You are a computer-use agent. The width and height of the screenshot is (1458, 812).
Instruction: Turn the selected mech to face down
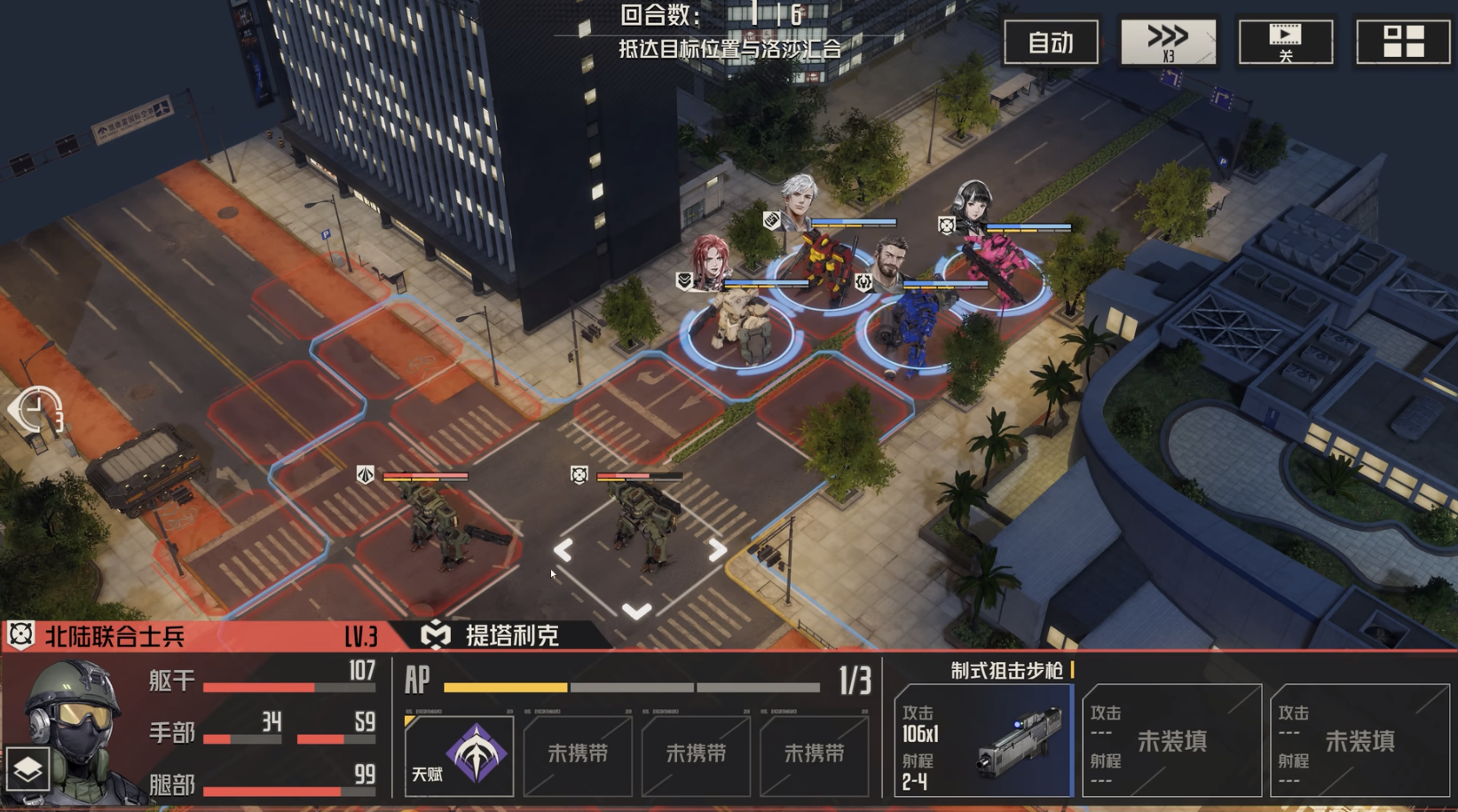point(636,611)
